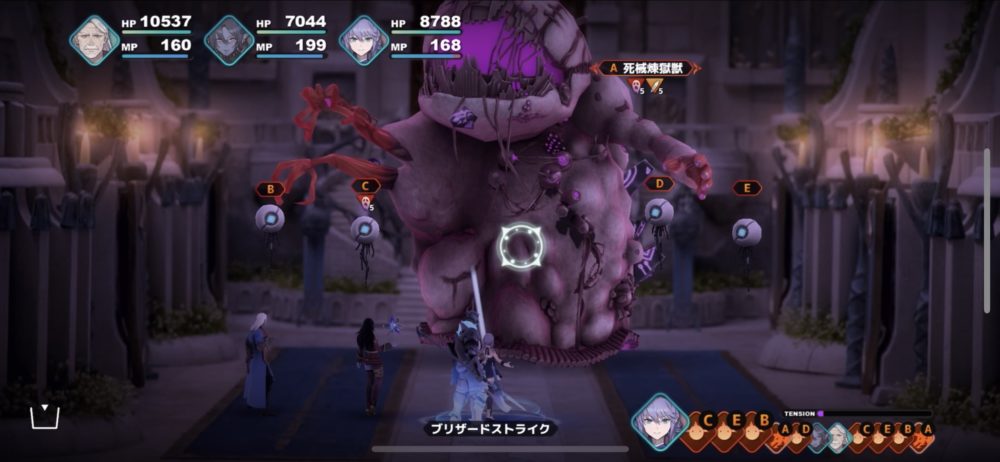The width and height of the screenshot is (1000, 462).
Task: Target the enemy marked D
Action: 658,212
